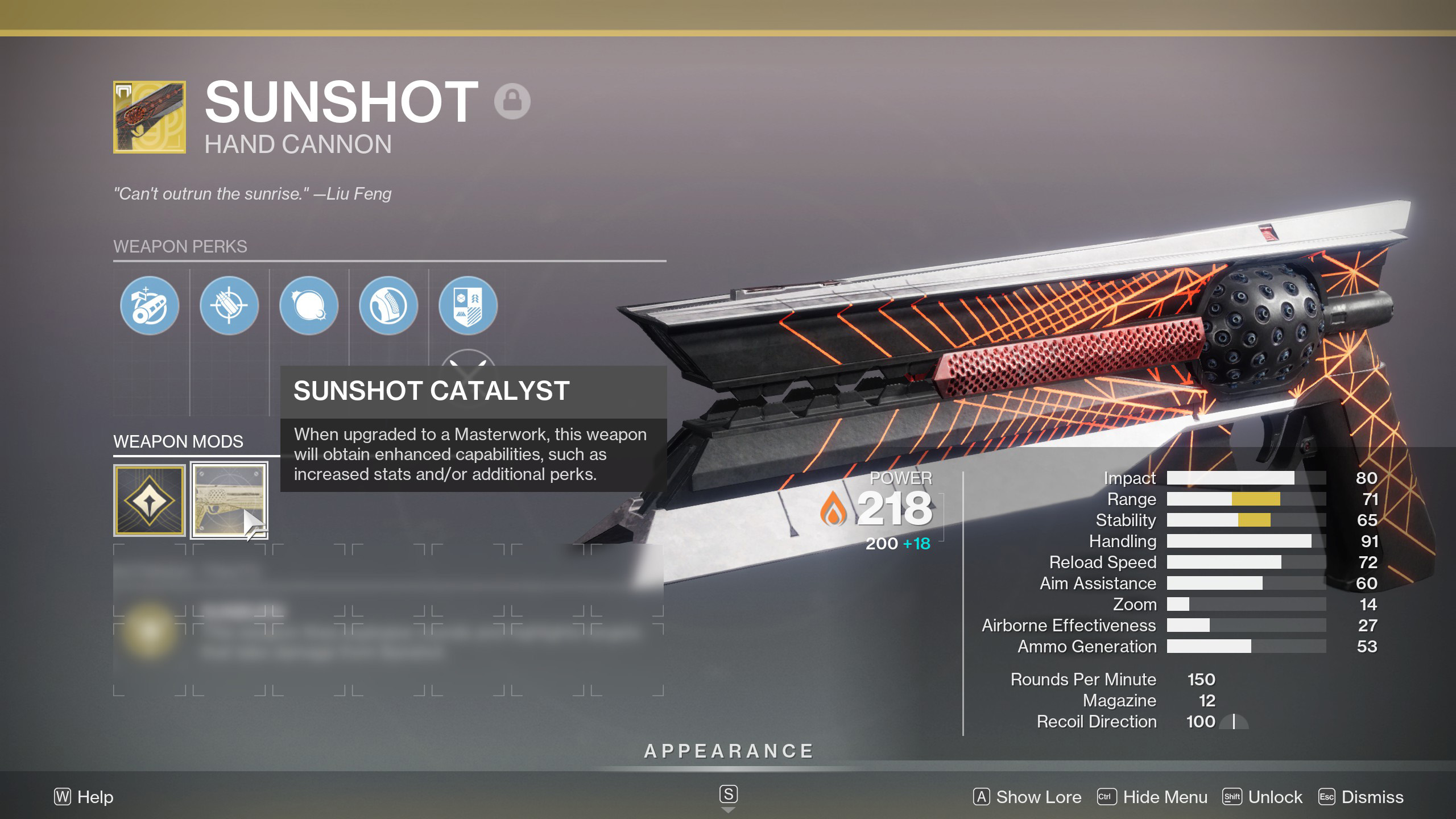The width and height of the screenshot is (1456, 819).
Task: Open the Appearance section
Action: [728, 751]
